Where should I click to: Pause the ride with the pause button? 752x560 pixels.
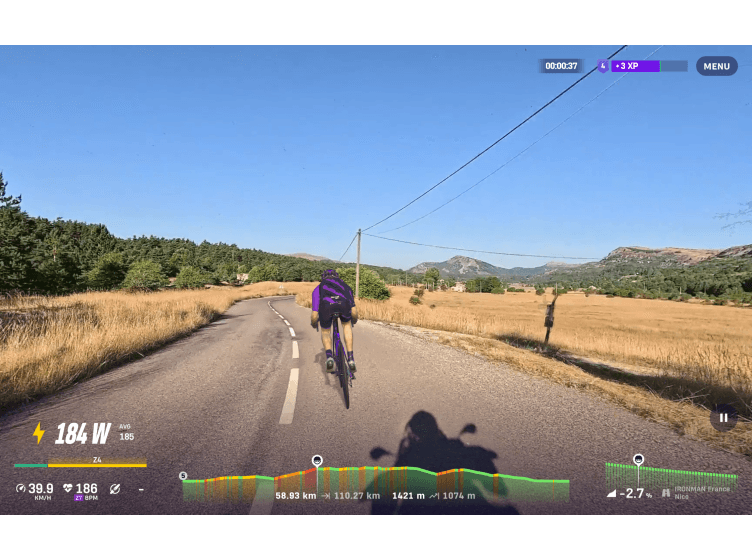point(723,418)
